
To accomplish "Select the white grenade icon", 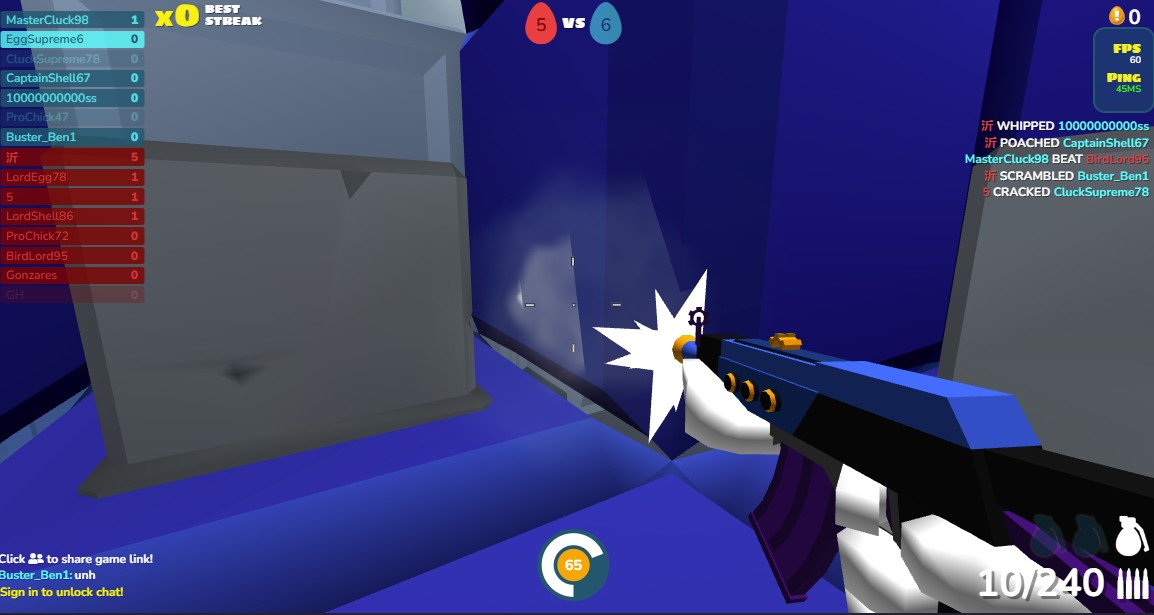I will pyautogui.click(x=1127, y=535).
